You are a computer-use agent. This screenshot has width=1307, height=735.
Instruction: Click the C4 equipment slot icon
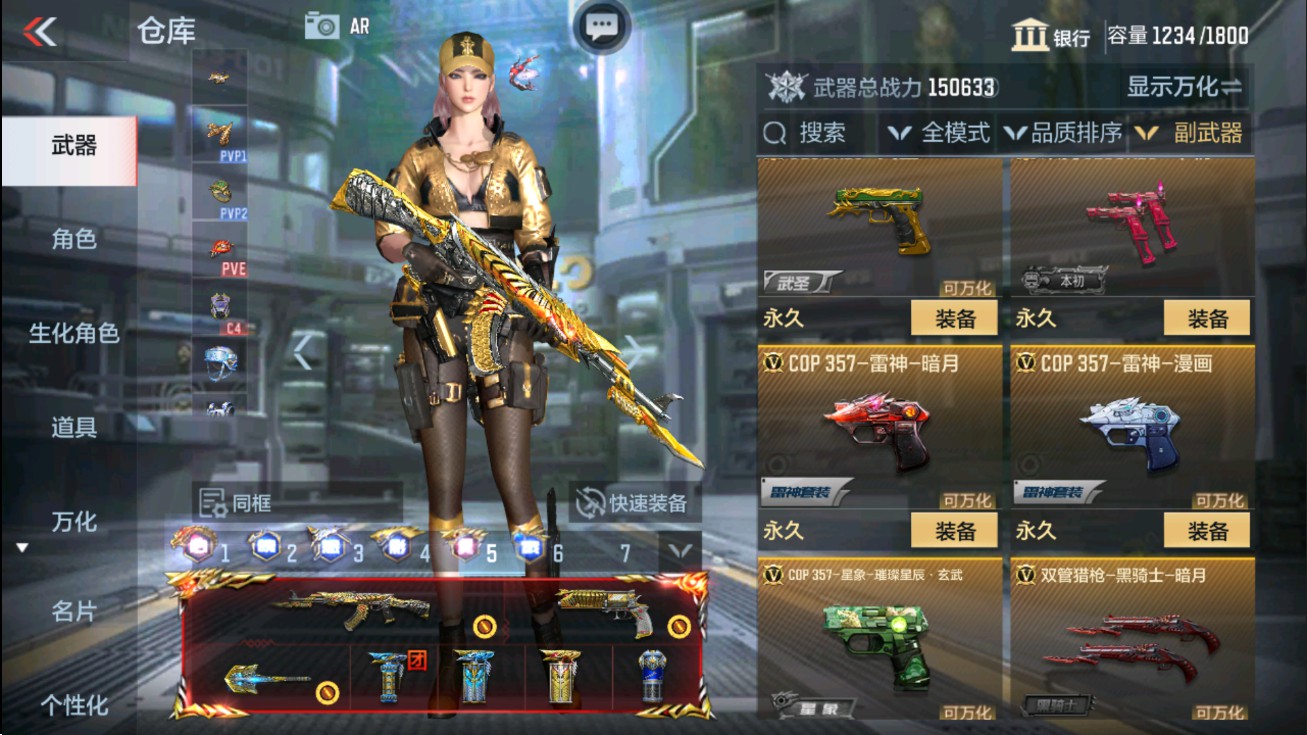[x=219, y=303]
